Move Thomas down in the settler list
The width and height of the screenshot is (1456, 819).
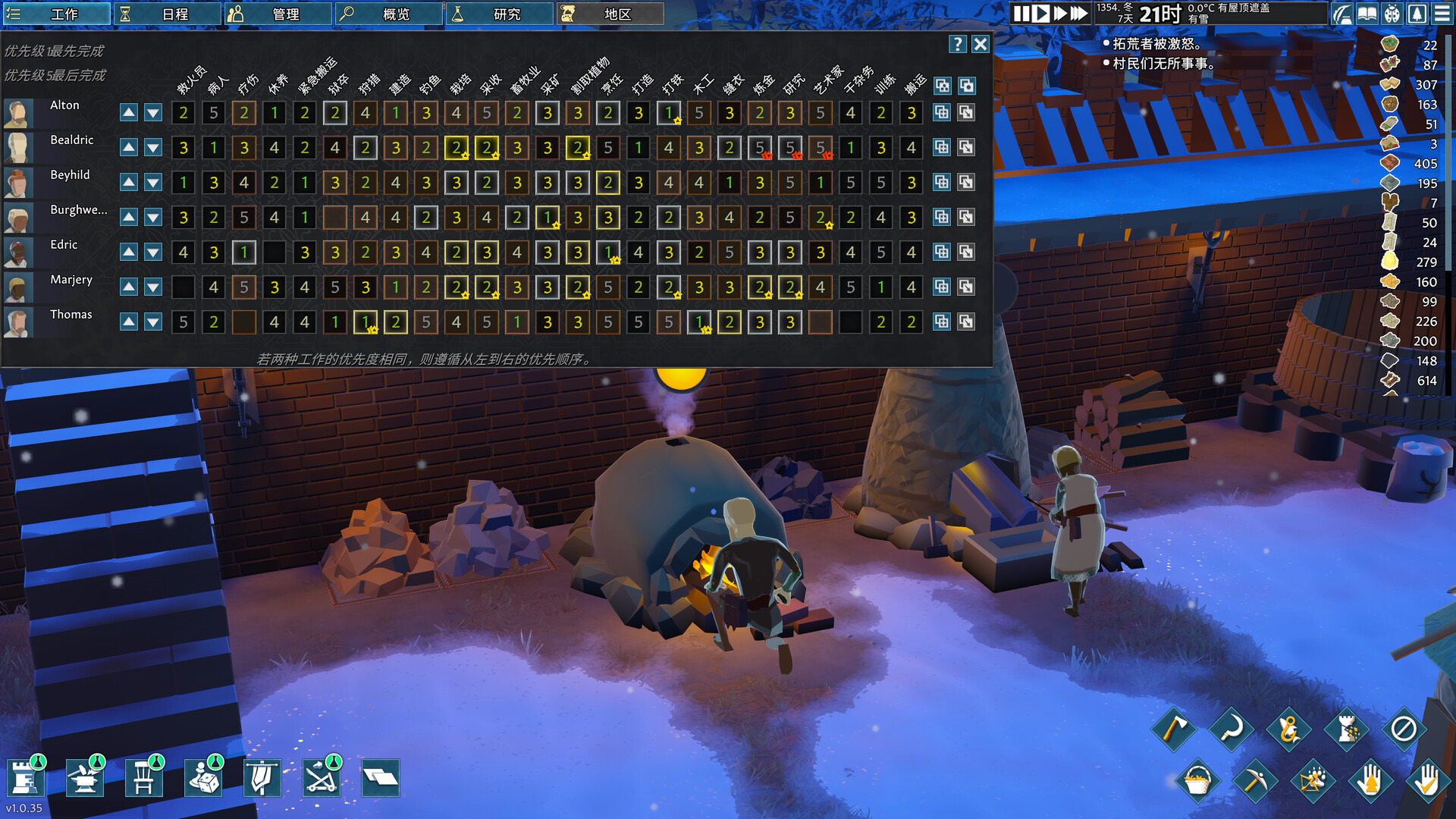[x=153, y=322]
